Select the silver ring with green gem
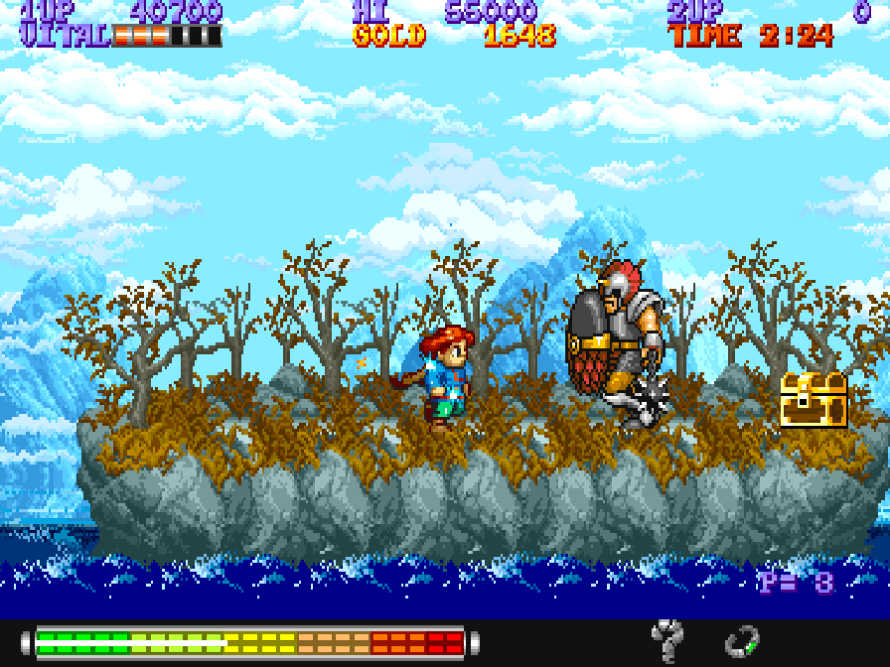890x667 pixels. coord(742,641)
